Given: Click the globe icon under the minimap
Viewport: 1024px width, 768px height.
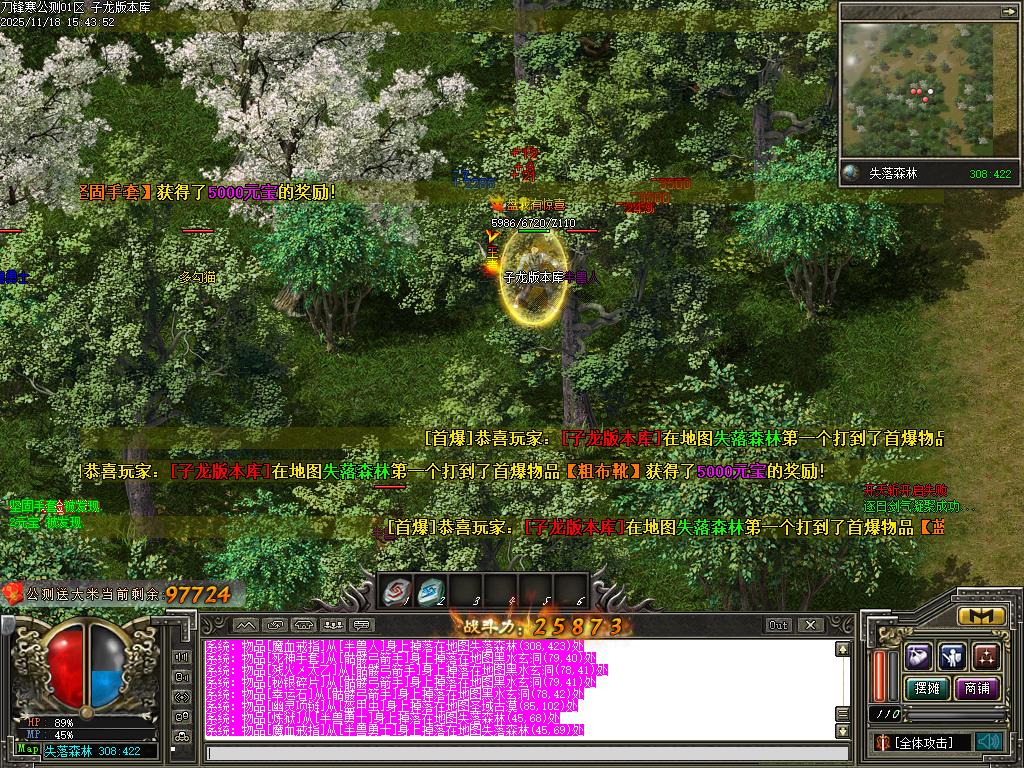Looking at the screenshot, I should pyautogui.click(x=851, y=173).
